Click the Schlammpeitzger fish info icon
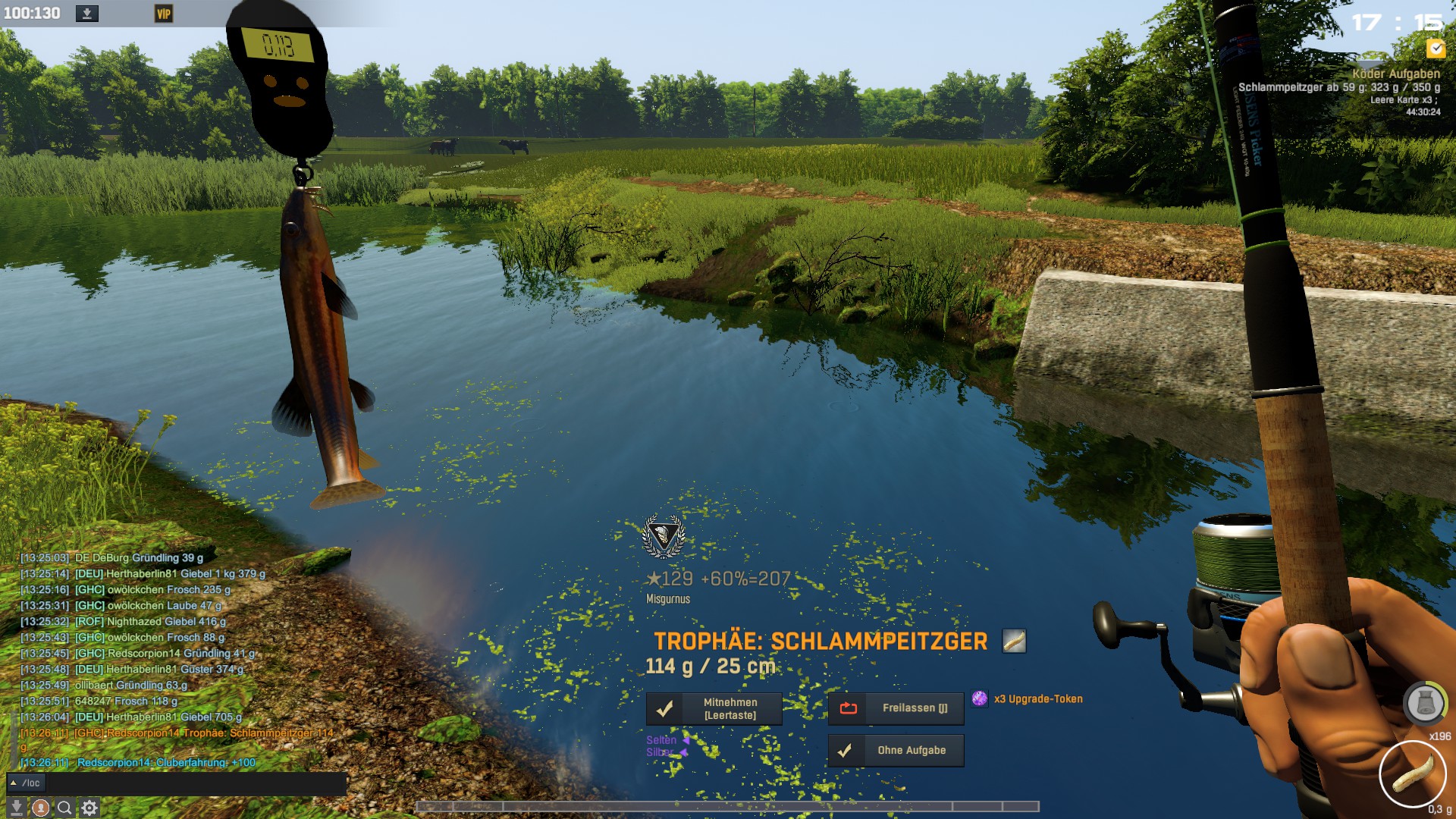The width and height of the screenshot is (1456, 819). pos(1014,642)
